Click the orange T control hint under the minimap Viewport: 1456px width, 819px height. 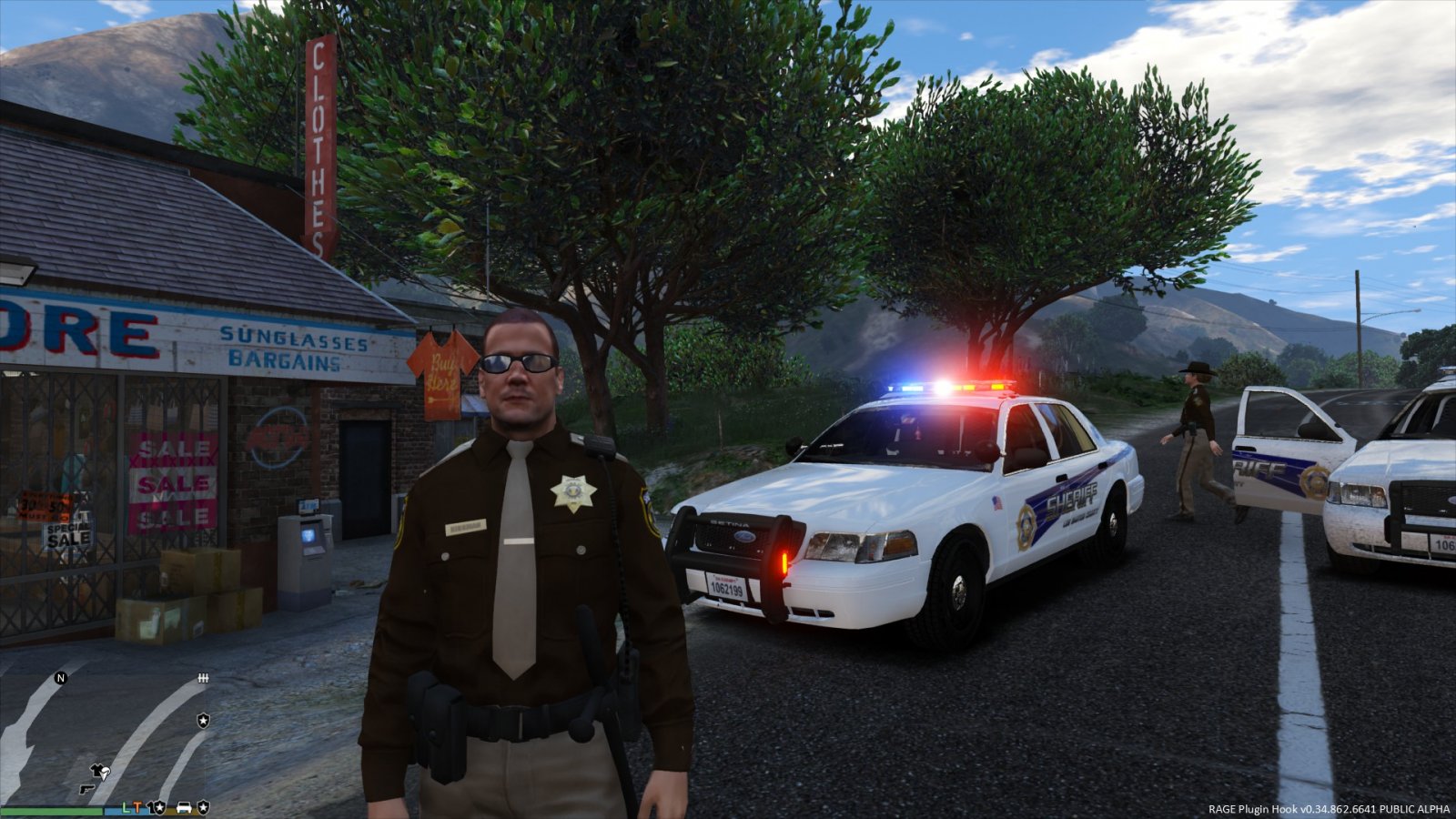click(138, 809)
